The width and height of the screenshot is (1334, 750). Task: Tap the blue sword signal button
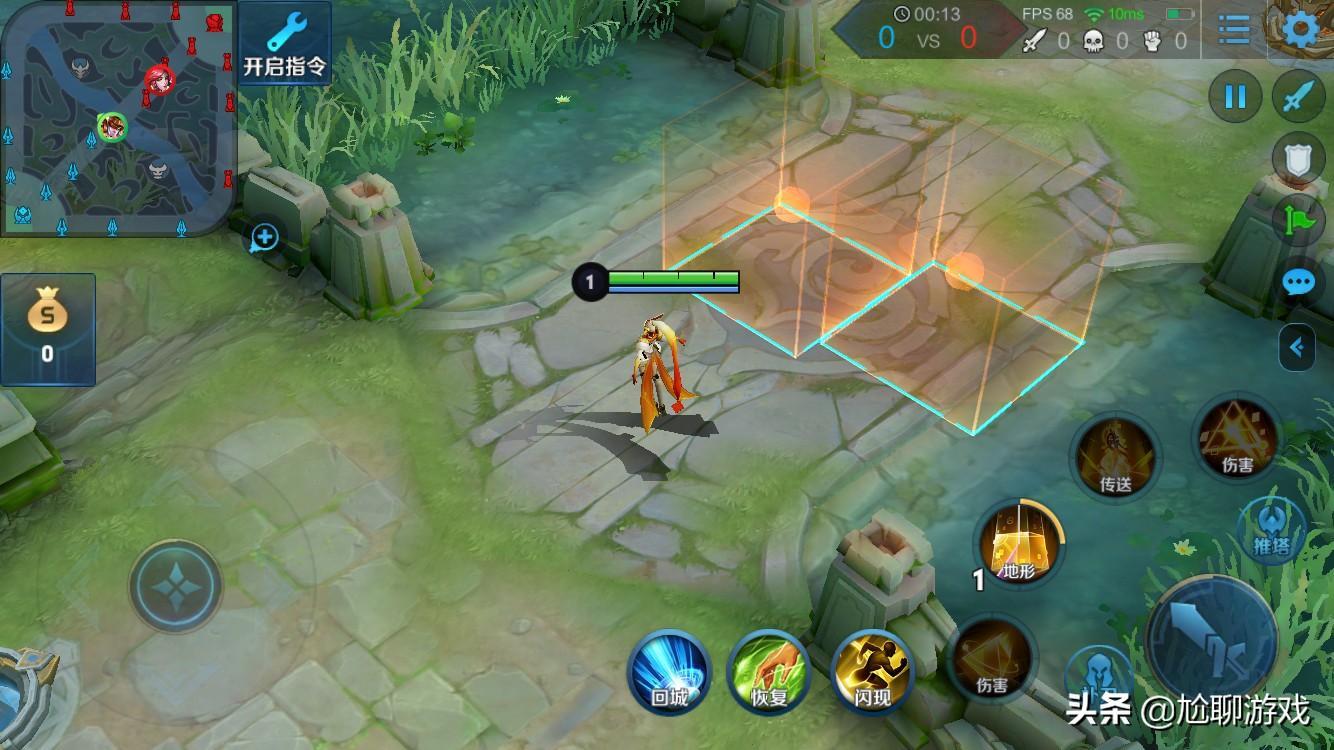pyautogui.click(x=1298, y=97)
